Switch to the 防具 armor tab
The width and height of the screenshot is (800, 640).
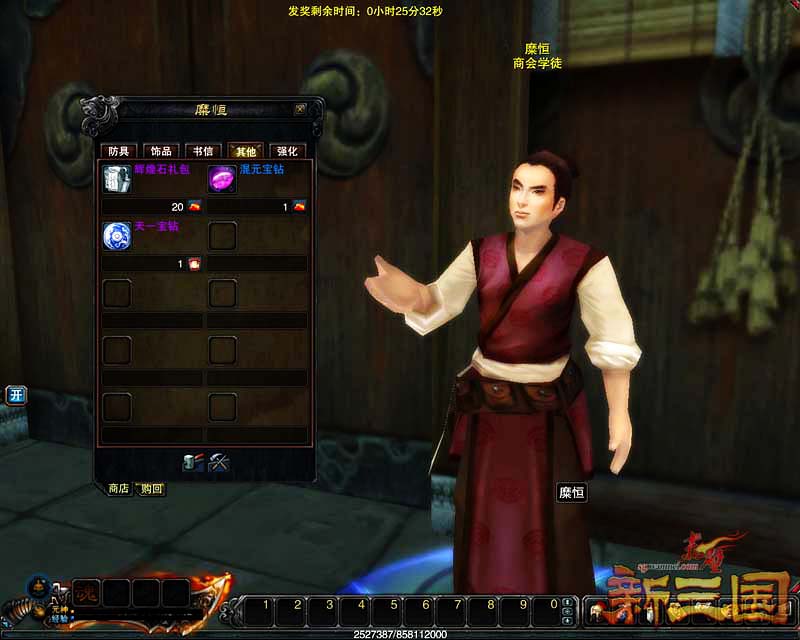119,151
